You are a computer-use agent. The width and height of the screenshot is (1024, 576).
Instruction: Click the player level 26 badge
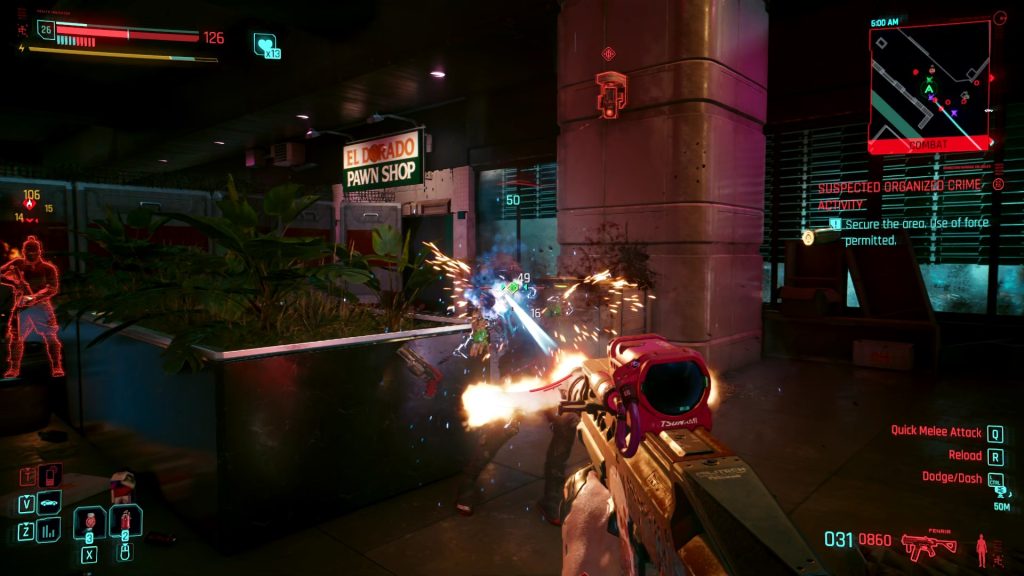(44, 31)
